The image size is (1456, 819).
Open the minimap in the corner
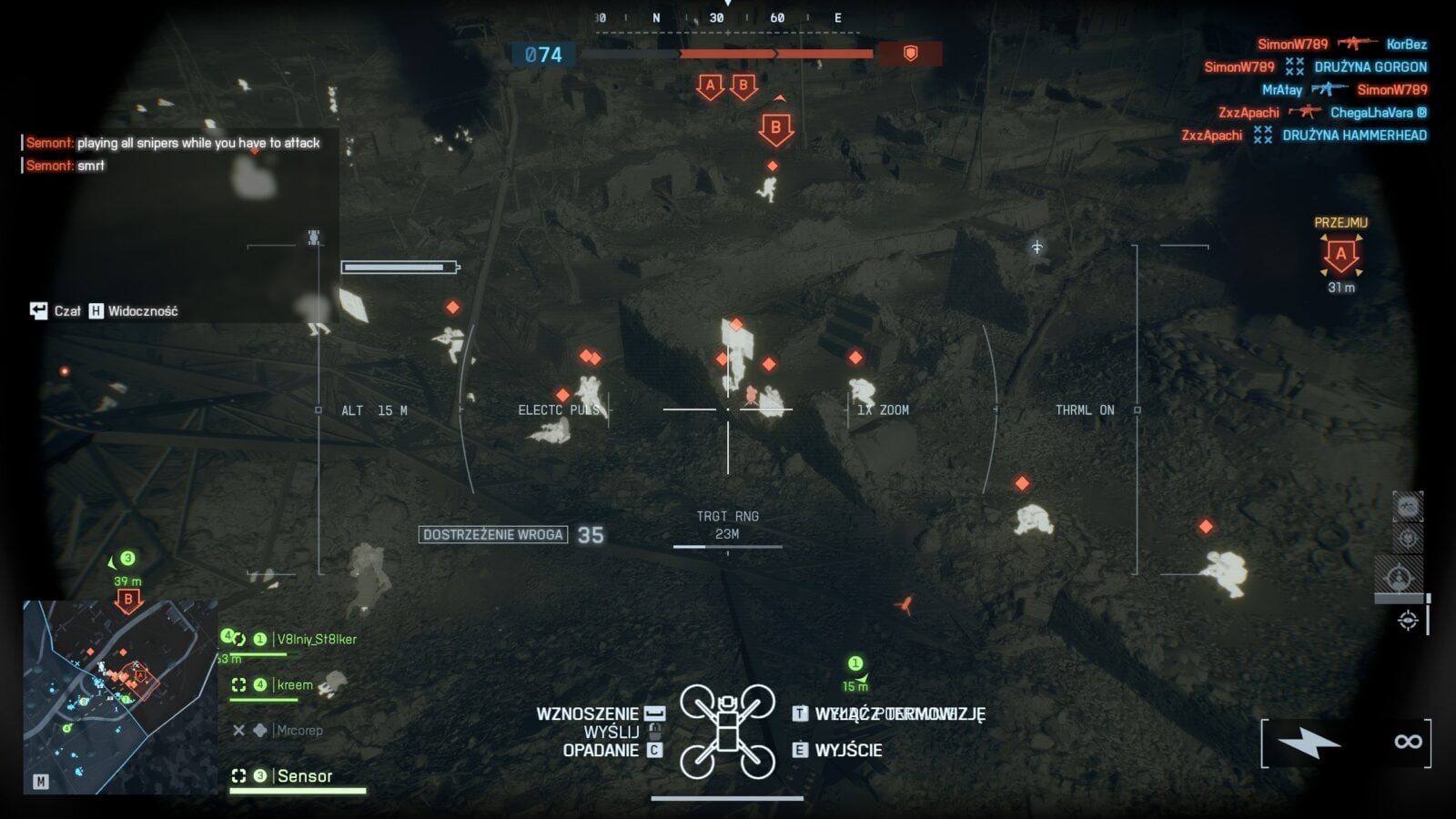(x=119, y=696)
